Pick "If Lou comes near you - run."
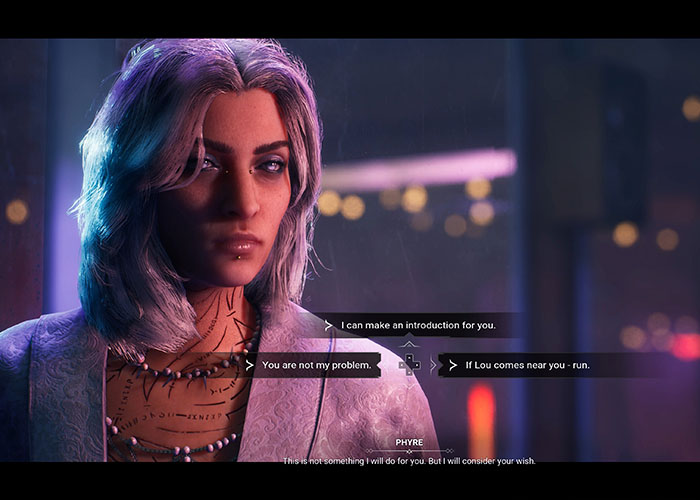Screen dimensions: 700x500 pos(527,365)
